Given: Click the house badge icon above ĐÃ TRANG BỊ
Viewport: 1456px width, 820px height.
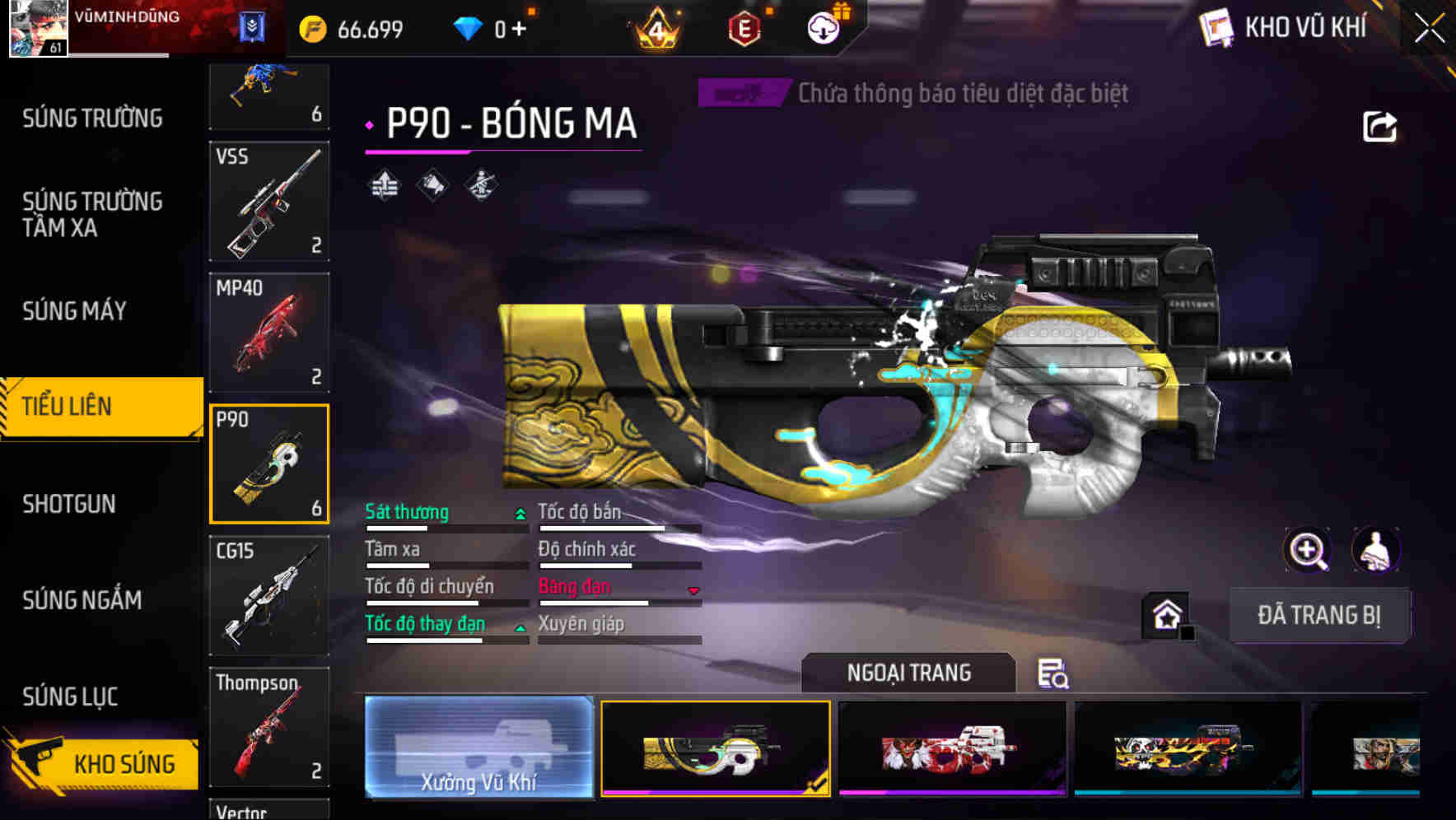Looking at the screenshot, I should (x=1163, y=614).
